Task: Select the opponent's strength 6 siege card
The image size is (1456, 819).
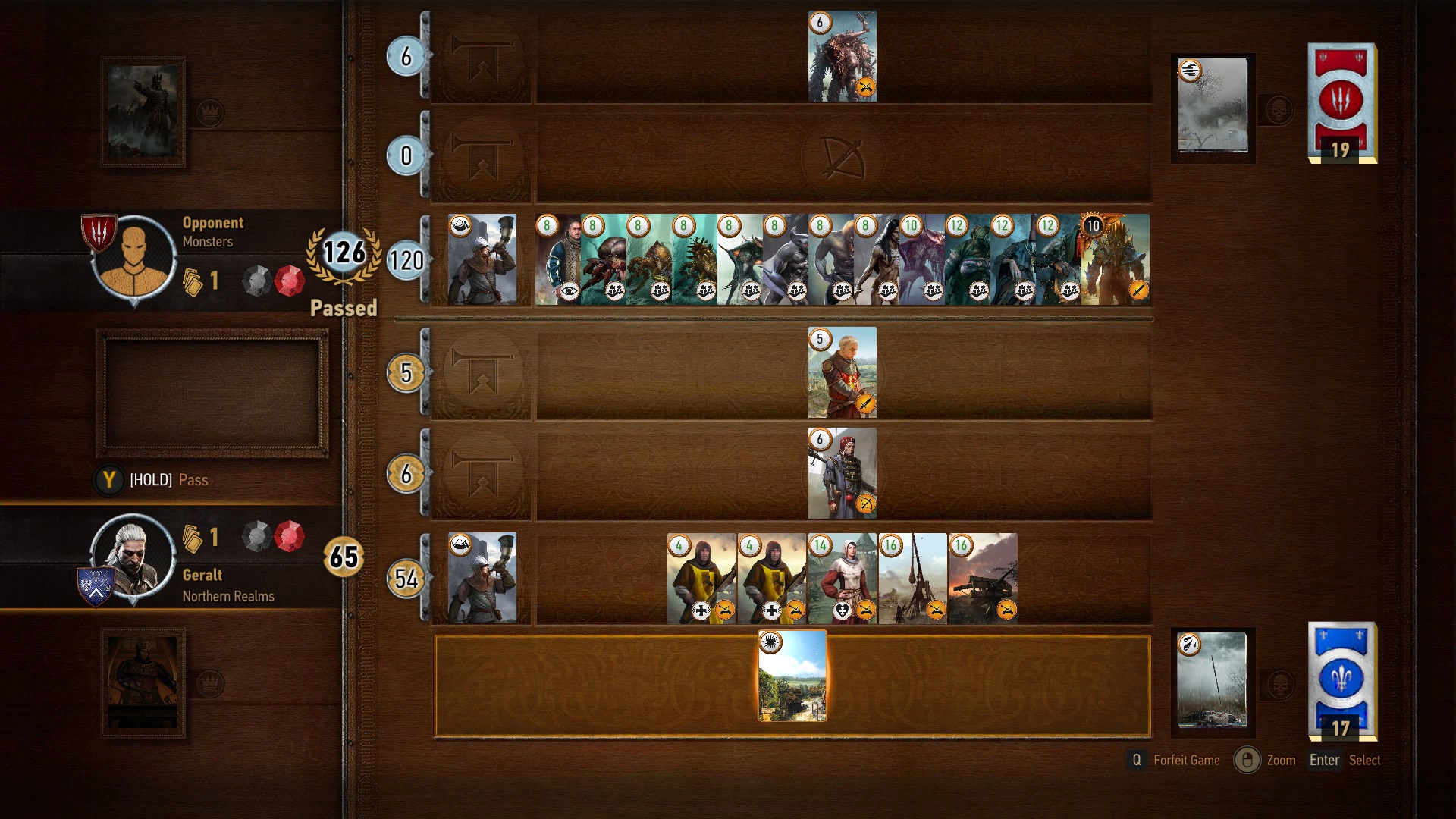Action: 842,57
